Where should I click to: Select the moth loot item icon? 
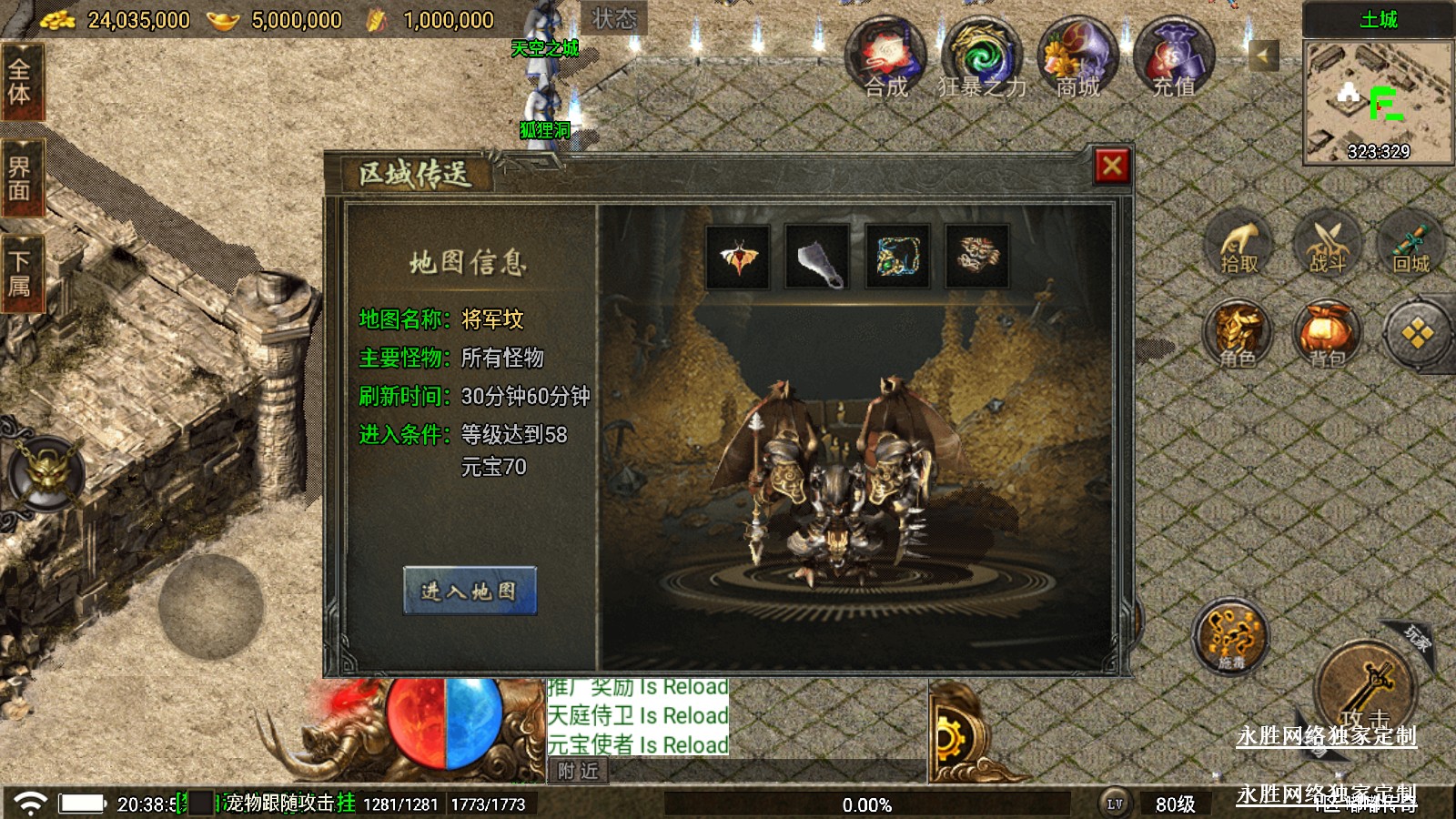click(x=738, y=257)
